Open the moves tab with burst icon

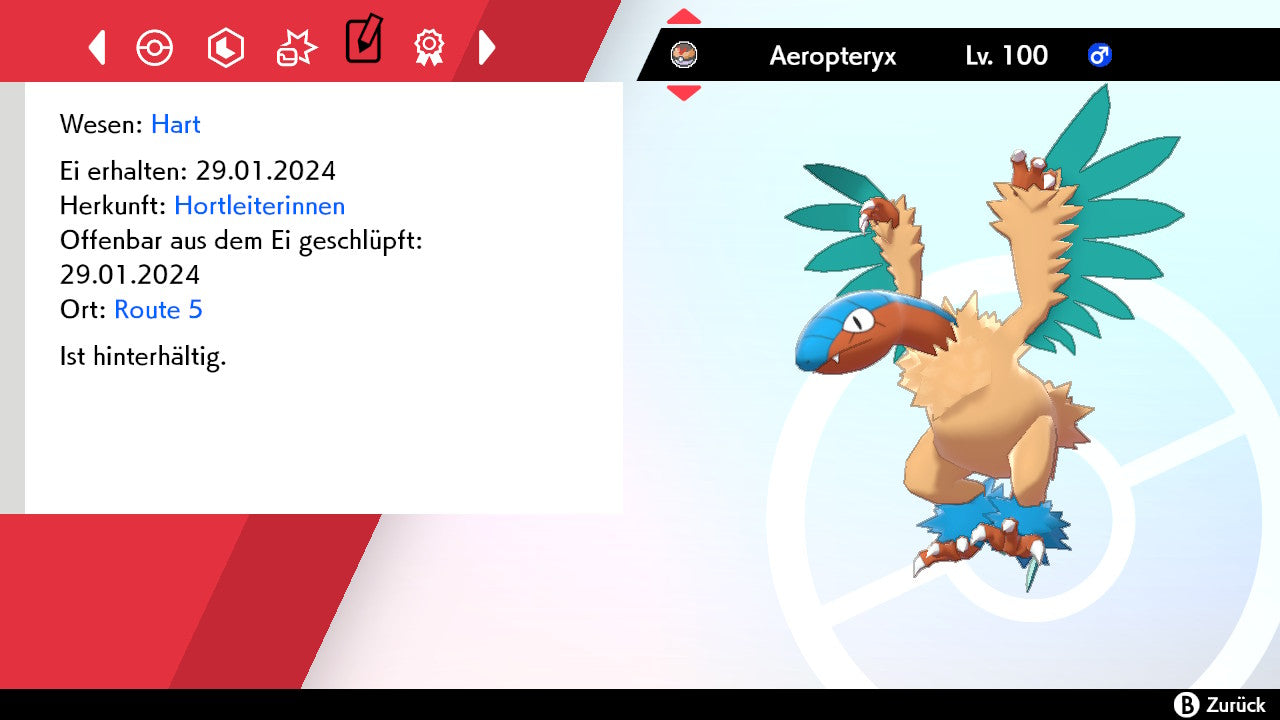pyautogui.click(x=296, y=47)
